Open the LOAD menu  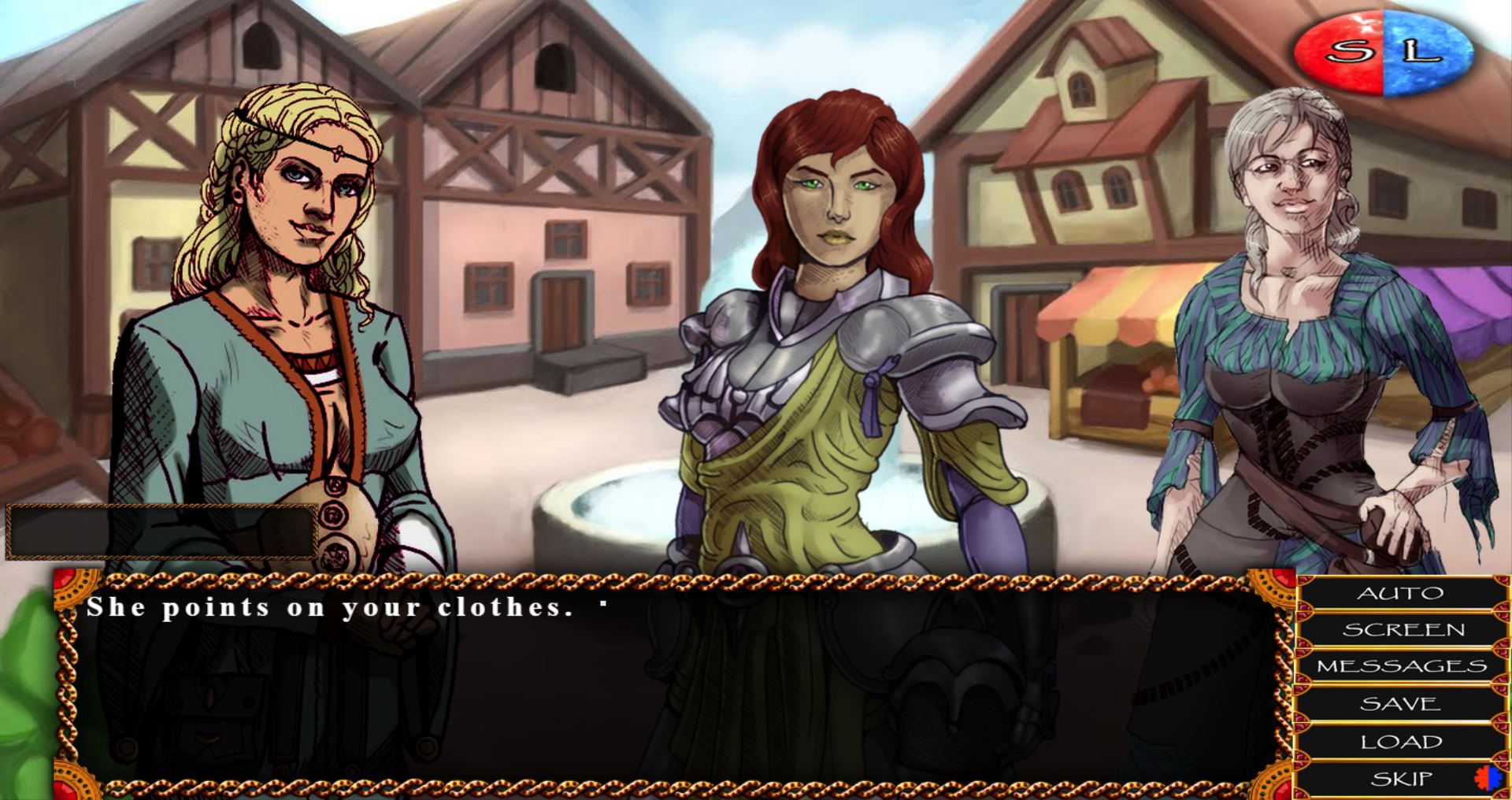[1400, 742]
